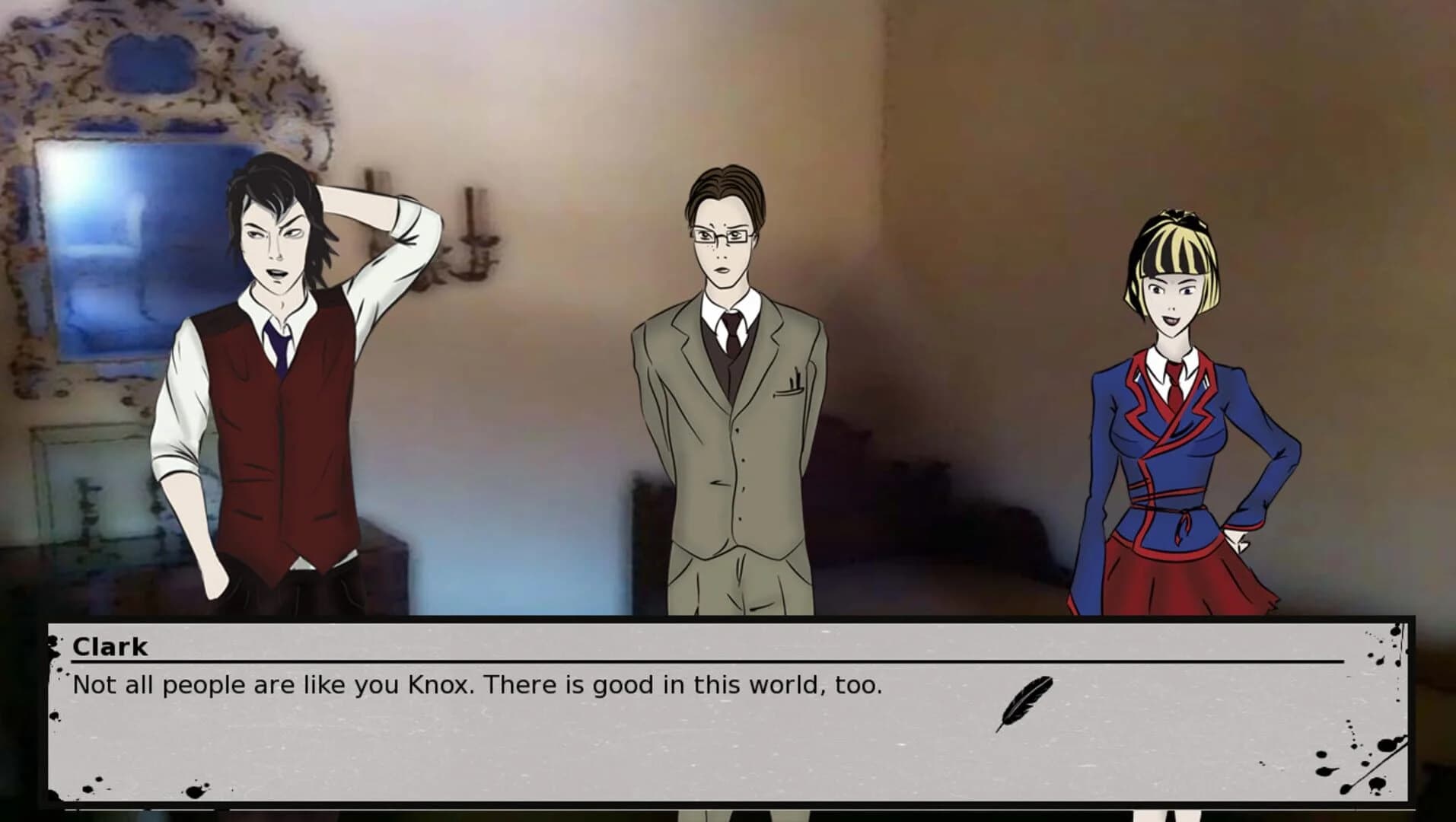This screenshot has height=822, width=1456.
Task: Expand the dialogue box by clicking its border
Action: [x=731, y=622]
